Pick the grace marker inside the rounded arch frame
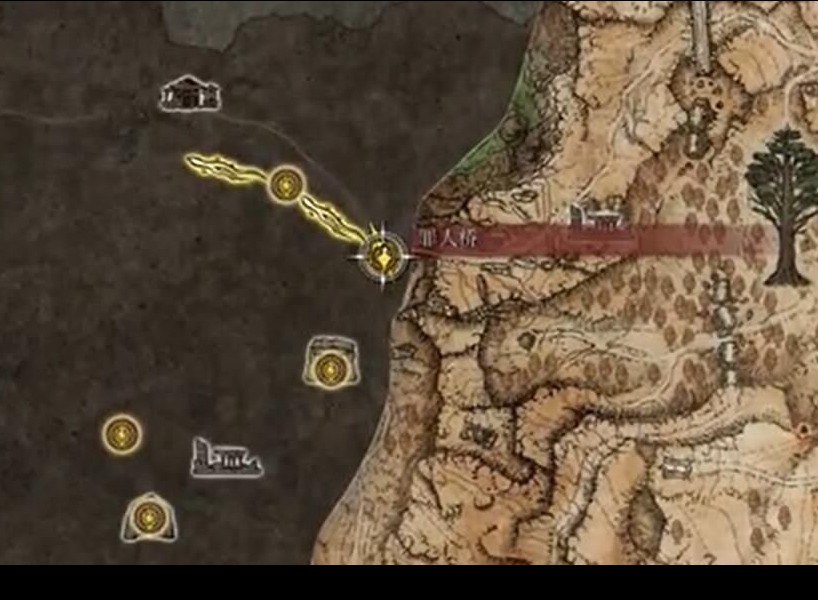818x600 pixels. pos(148,518)
